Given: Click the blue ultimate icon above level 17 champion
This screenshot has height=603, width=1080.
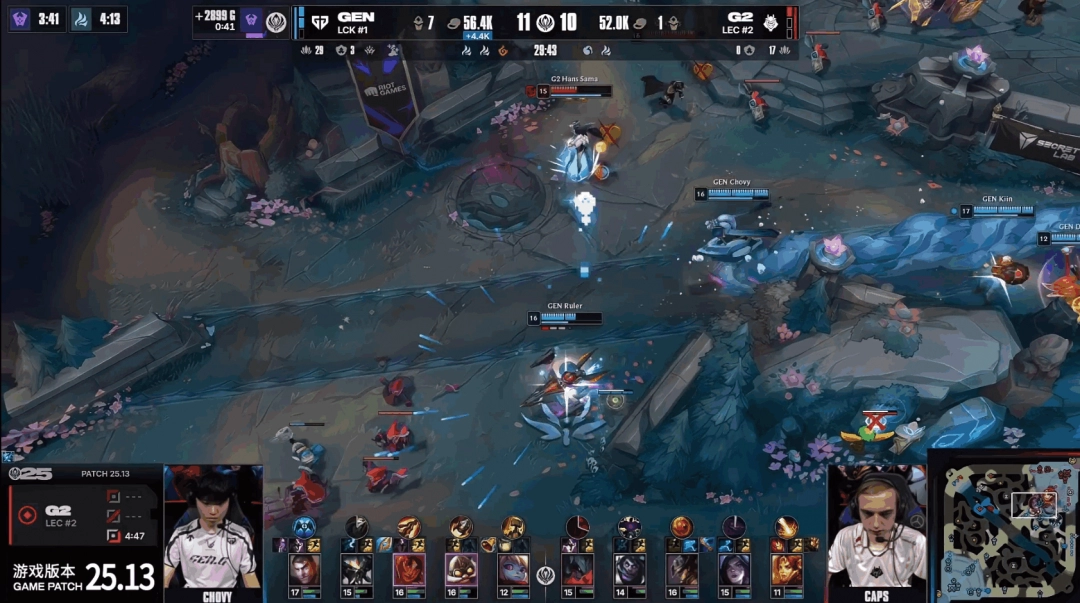Looking at the screenshot, I should click(x=303, y=526).
